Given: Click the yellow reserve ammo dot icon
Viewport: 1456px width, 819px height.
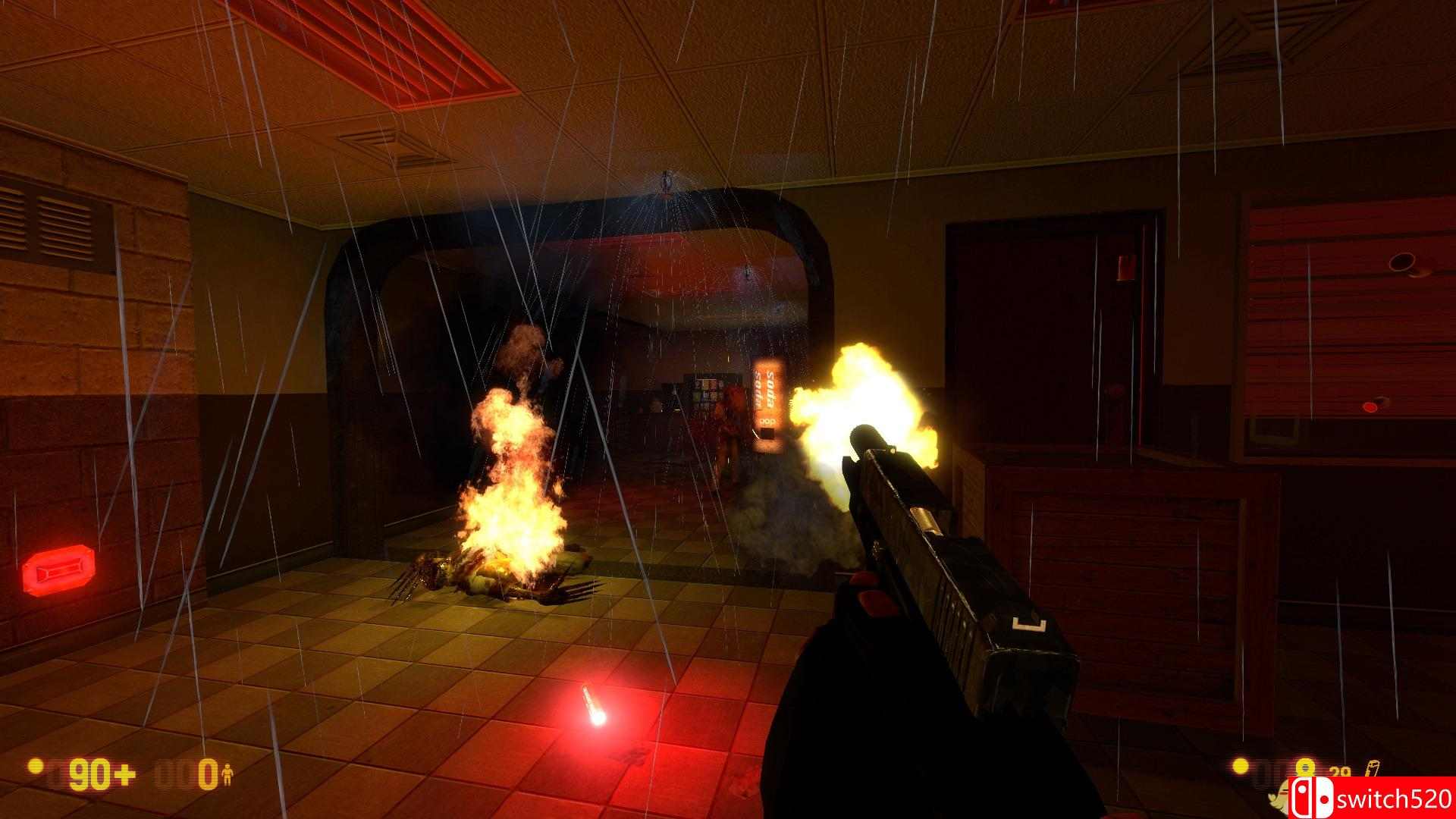Looking at the screenshot, I should [x=1241, y=766].
